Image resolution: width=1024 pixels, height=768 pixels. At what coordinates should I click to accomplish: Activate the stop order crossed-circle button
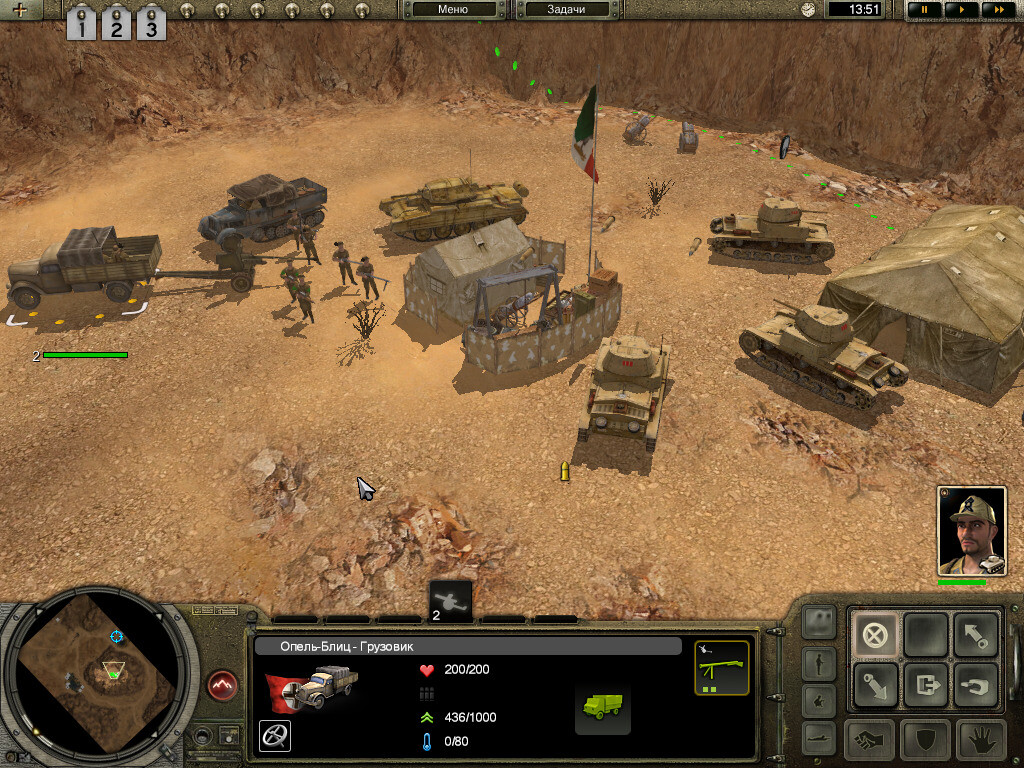point(875,635)
